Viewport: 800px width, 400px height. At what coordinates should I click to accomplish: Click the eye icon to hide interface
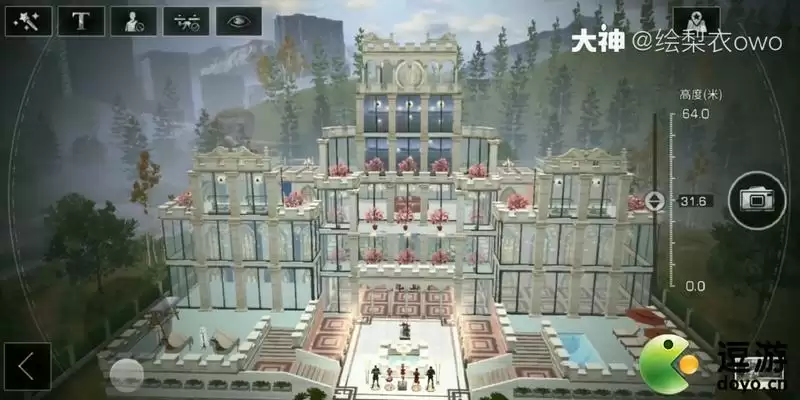tap(238, 21)
